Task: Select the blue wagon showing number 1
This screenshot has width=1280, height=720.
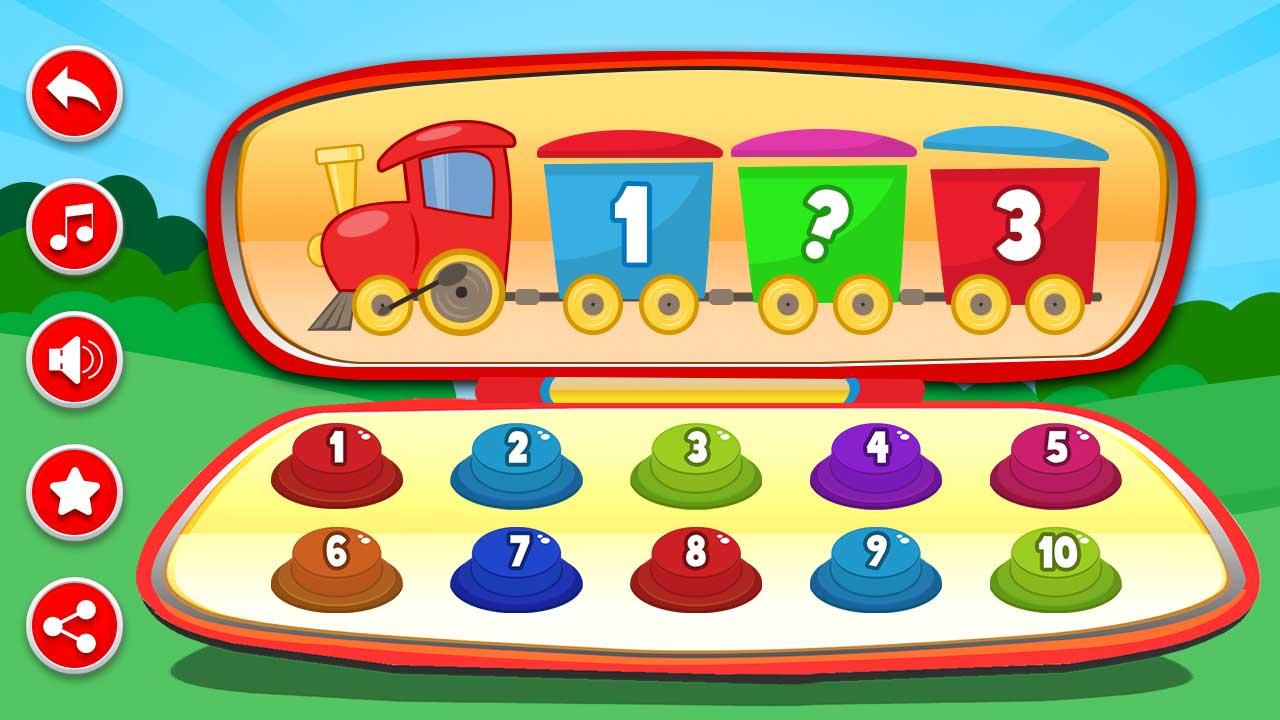Action: (x=630, y=220)
